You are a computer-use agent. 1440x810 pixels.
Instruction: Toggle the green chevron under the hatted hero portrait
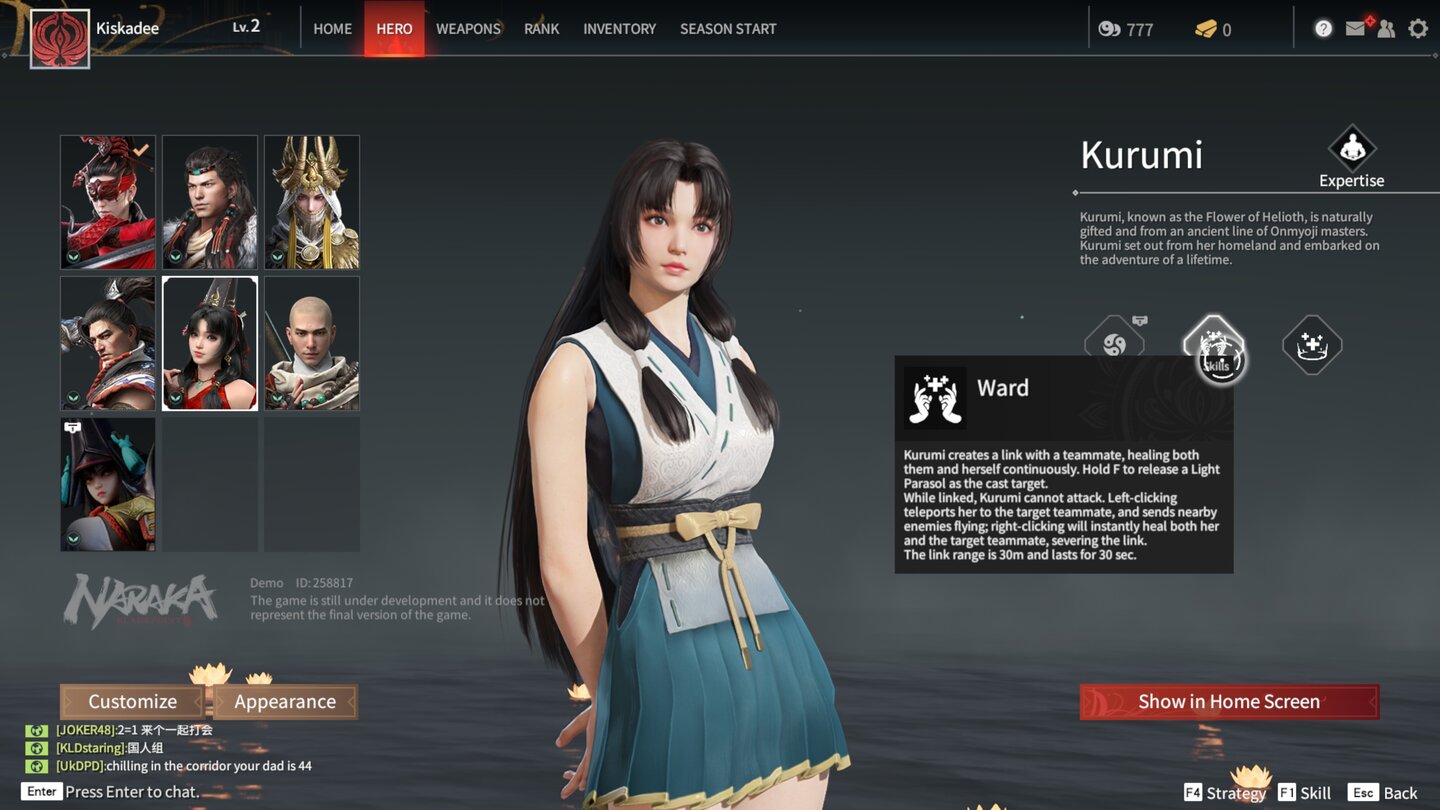[x=75, y=538]
